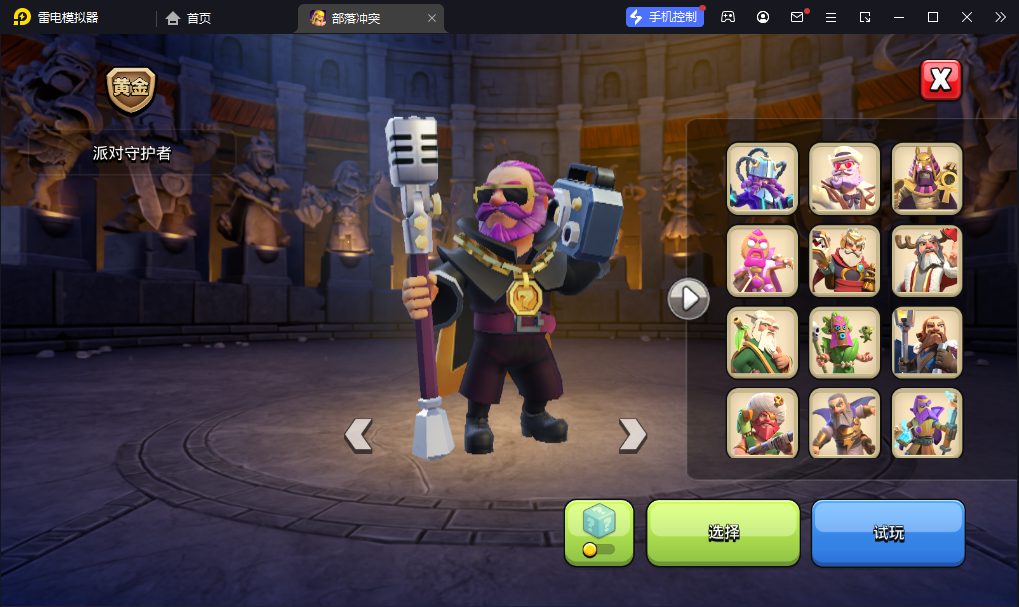Collapse the skin list using the round arrow button
Image resolution: width=1019 pixels, height=607 pixels.
click(688, 298)
